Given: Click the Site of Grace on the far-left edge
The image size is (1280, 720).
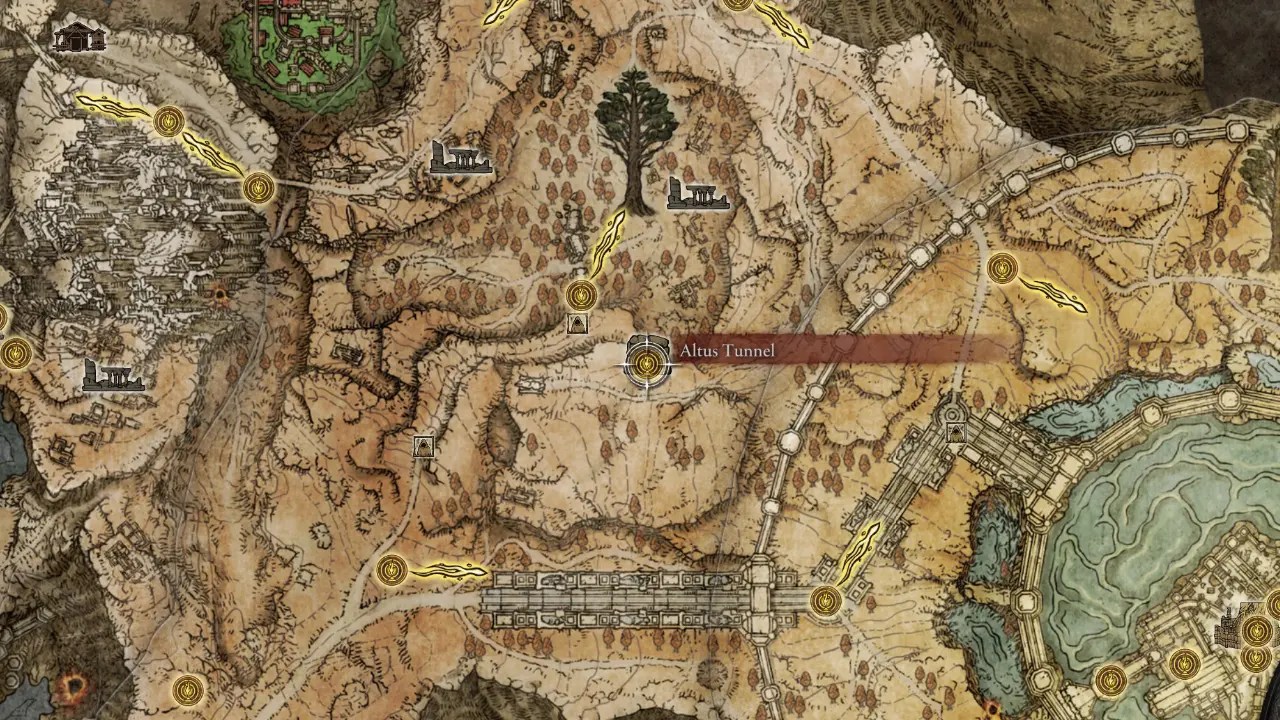Looking at the screenshot, I should (x=15, y=352).
